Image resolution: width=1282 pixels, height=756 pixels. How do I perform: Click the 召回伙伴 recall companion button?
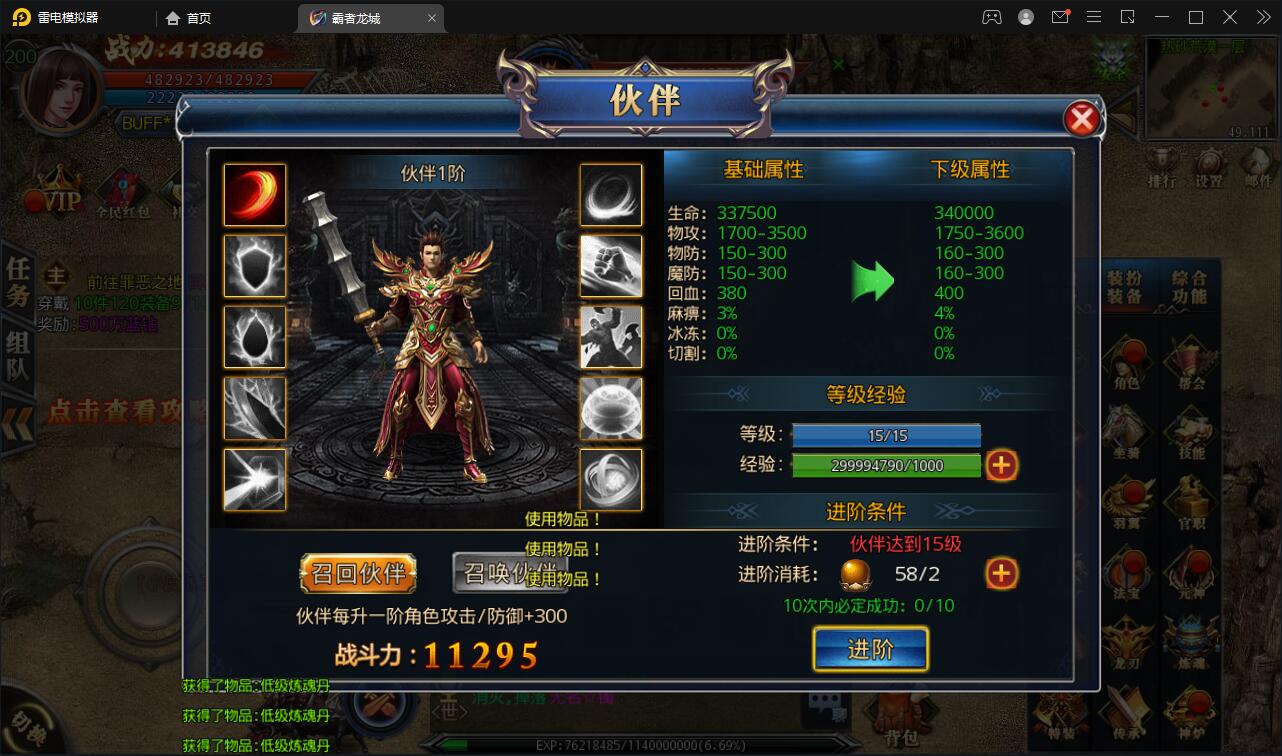(x=358, y=575)
